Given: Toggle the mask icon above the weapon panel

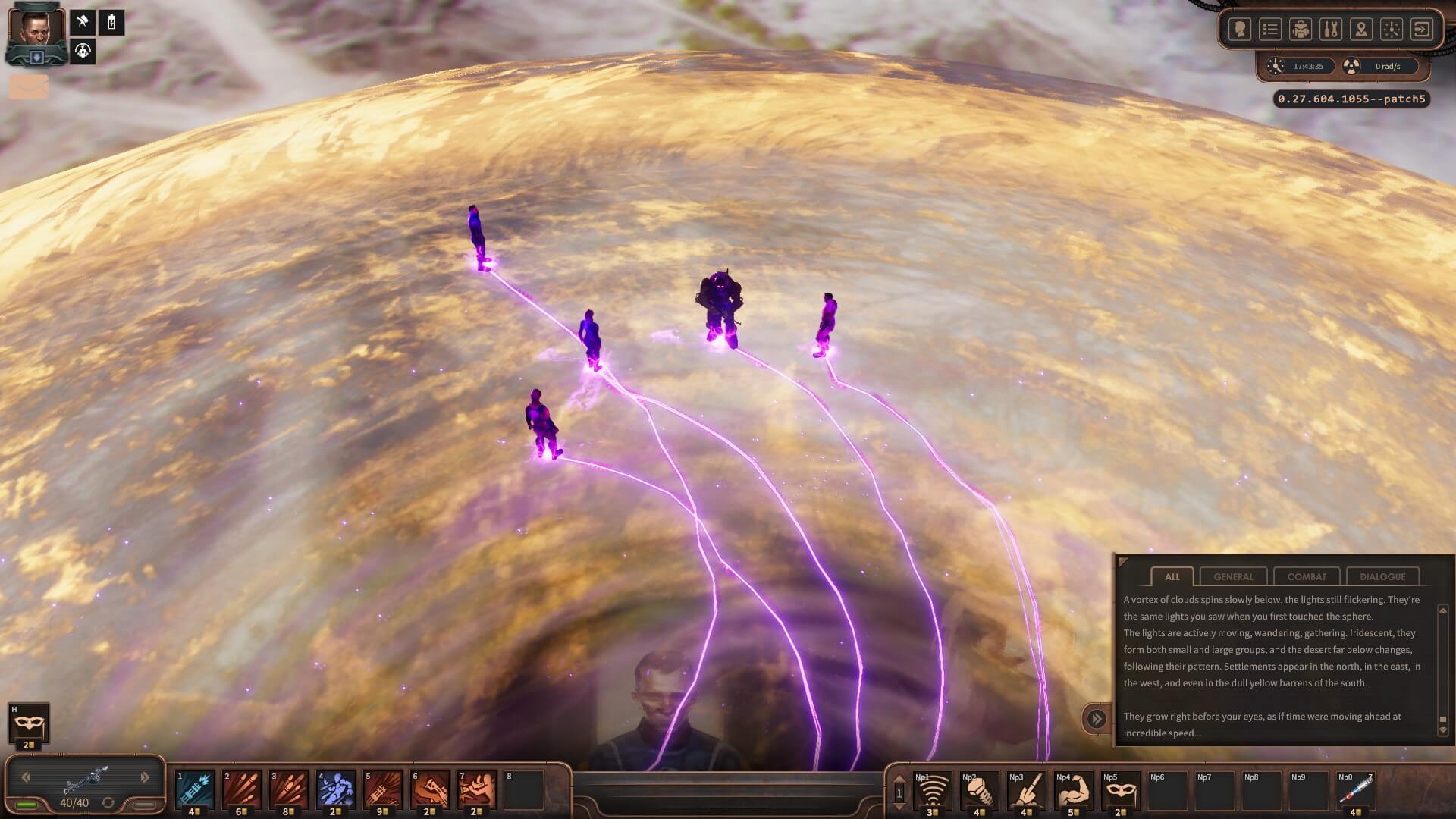Looking at the screenshot, I should point(29,724).
